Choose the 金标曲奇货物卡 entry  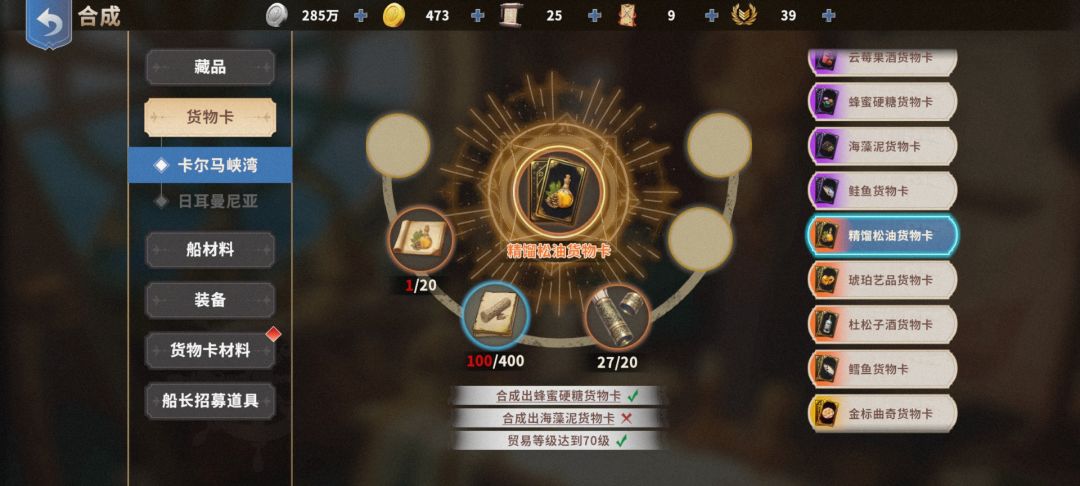coord(882,413)
